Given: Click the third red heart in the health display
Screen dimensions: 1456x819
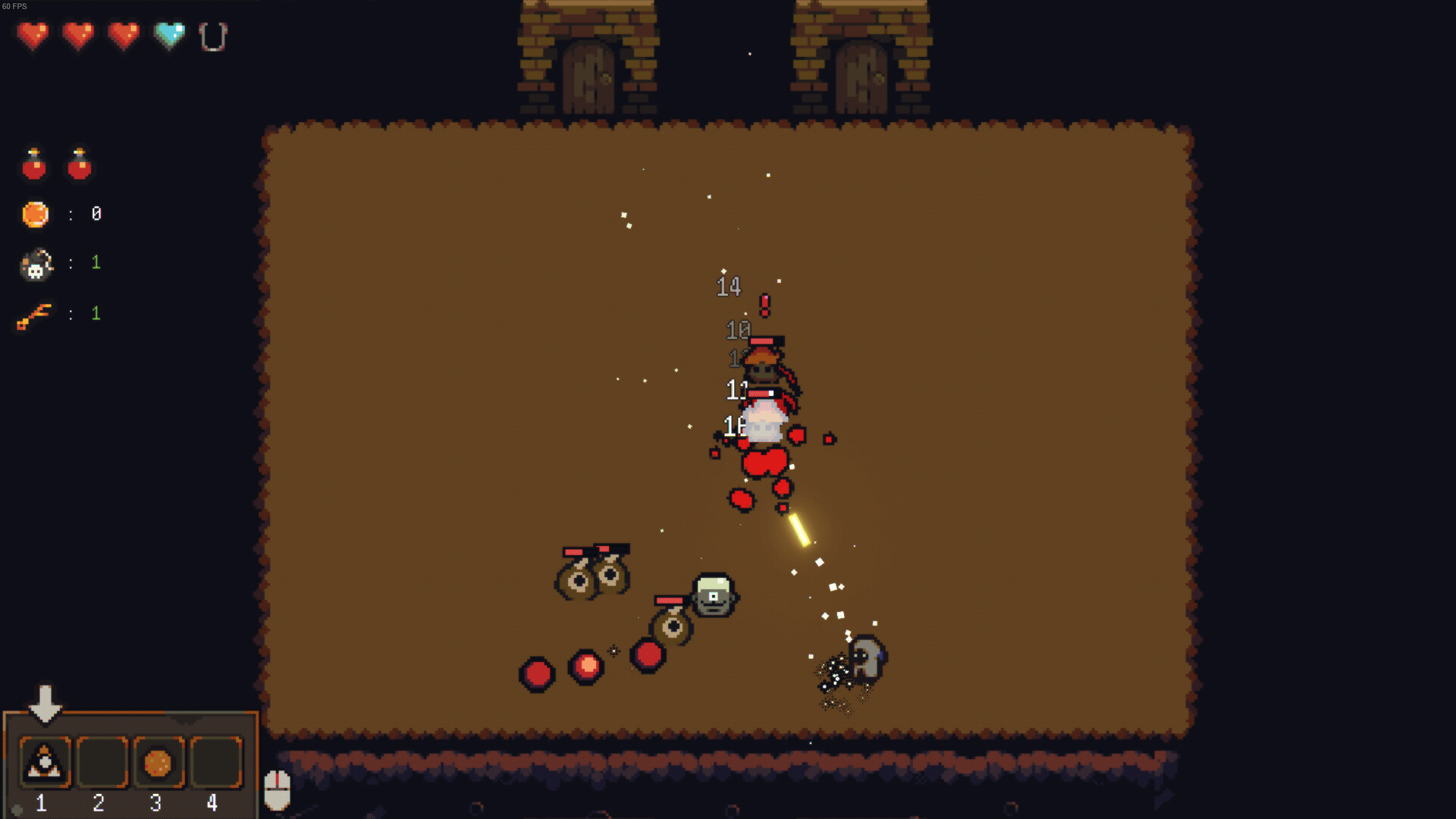Looking at the screenshot, I should coord(124,33).
